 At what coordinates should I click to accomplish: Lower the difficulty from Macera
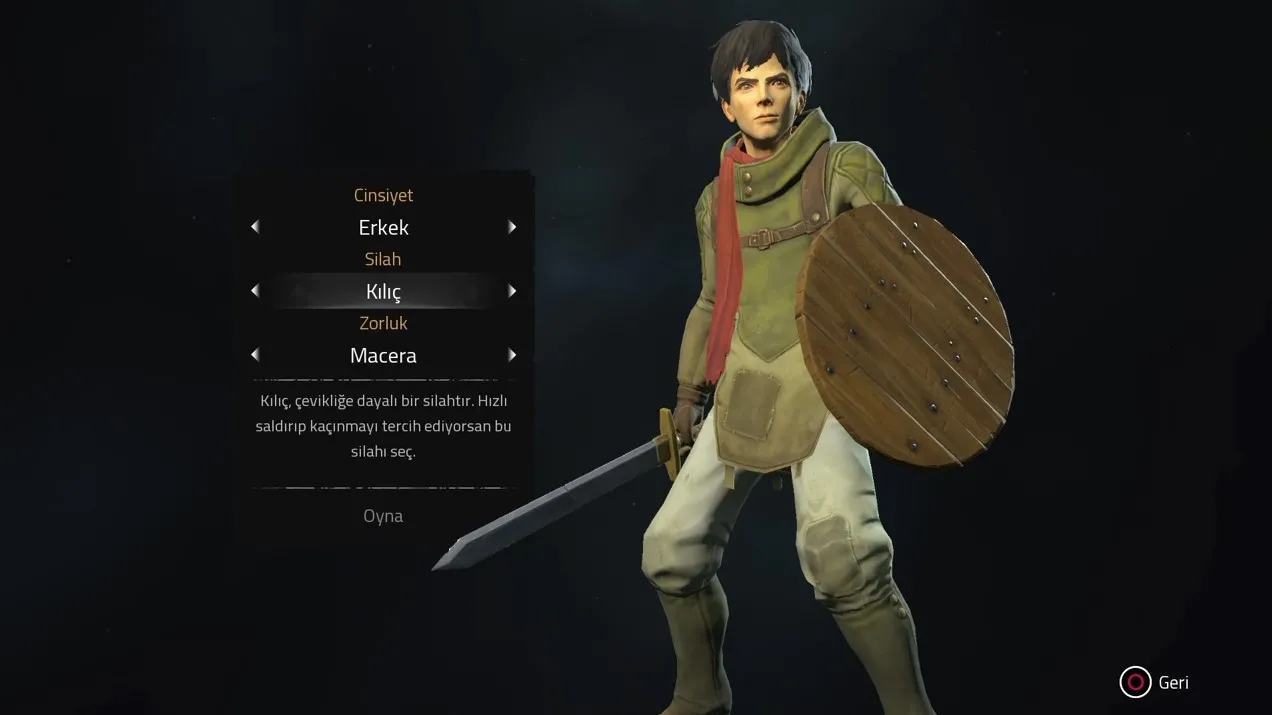(x=255, y=355)
